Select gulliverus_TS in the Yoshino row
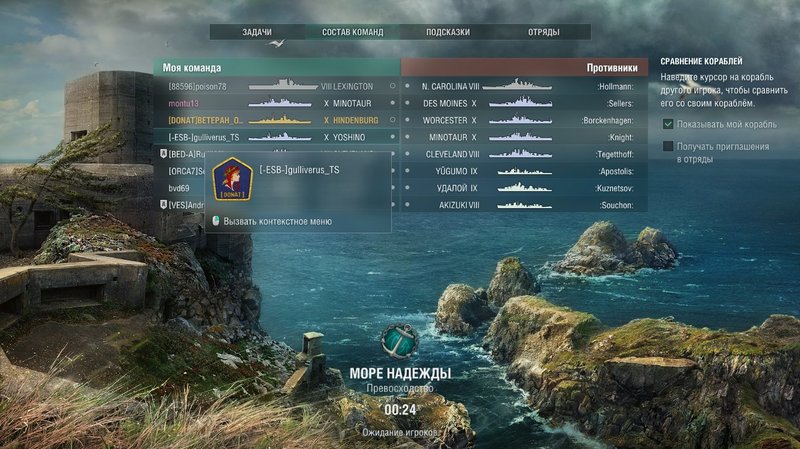This screenshot has height=449, width=800. click(x=204, y=137)
